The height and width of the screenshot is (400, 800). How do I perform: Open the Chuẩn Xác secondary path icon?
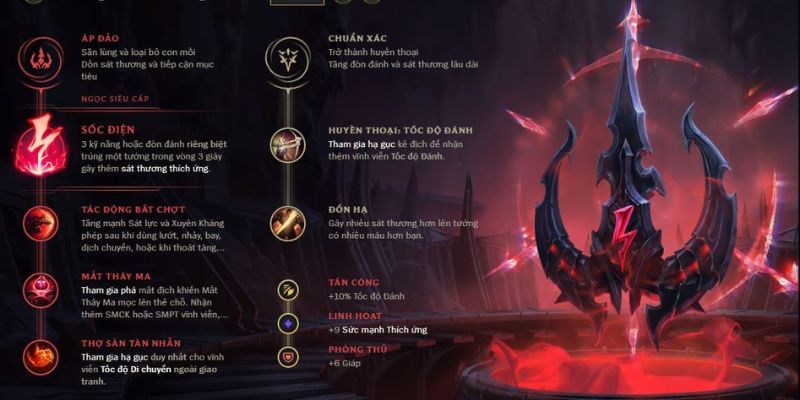click(x=288, y=57)
